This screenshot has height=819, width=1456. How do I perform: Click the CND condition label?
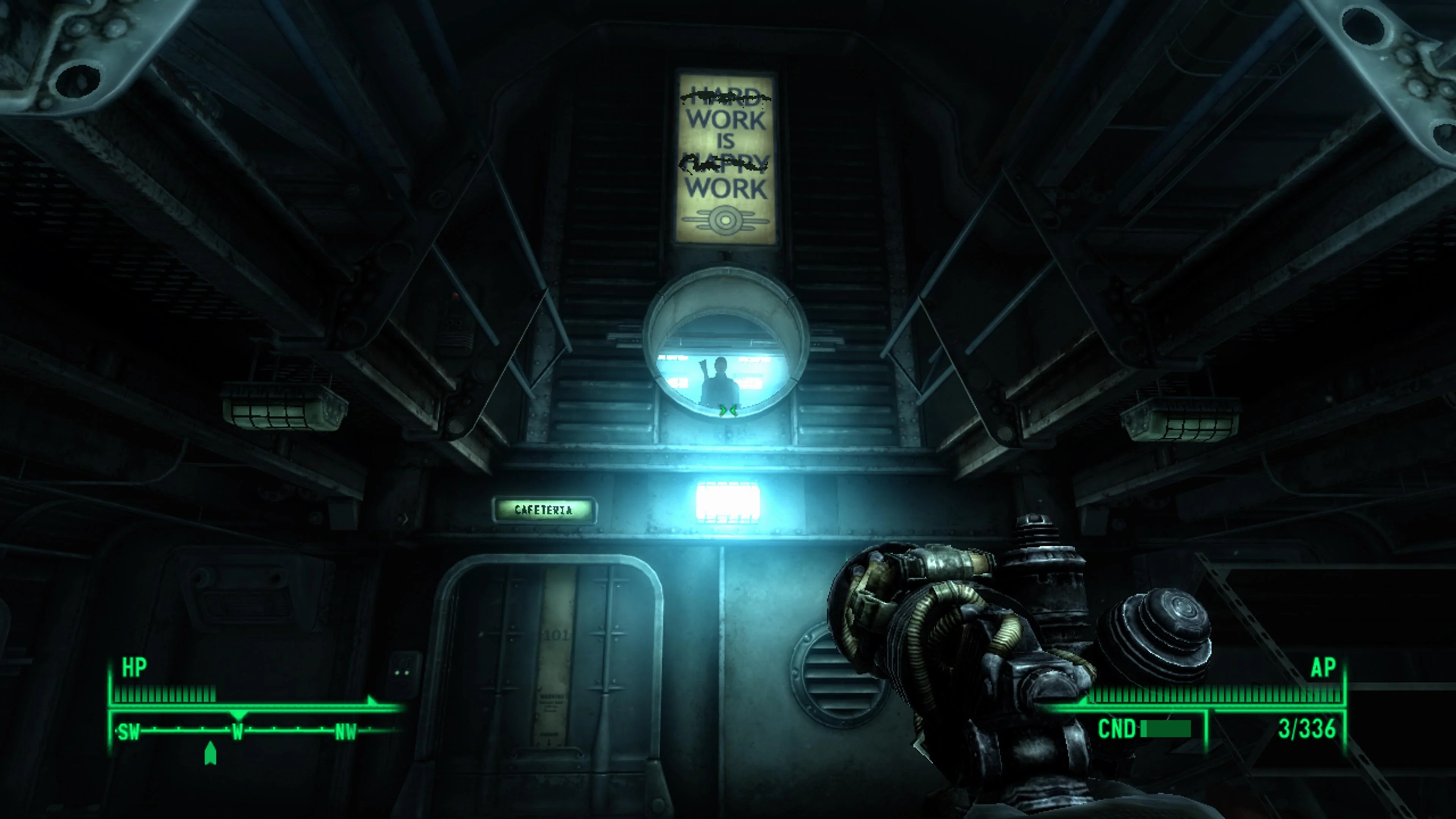coord(1117,728)
